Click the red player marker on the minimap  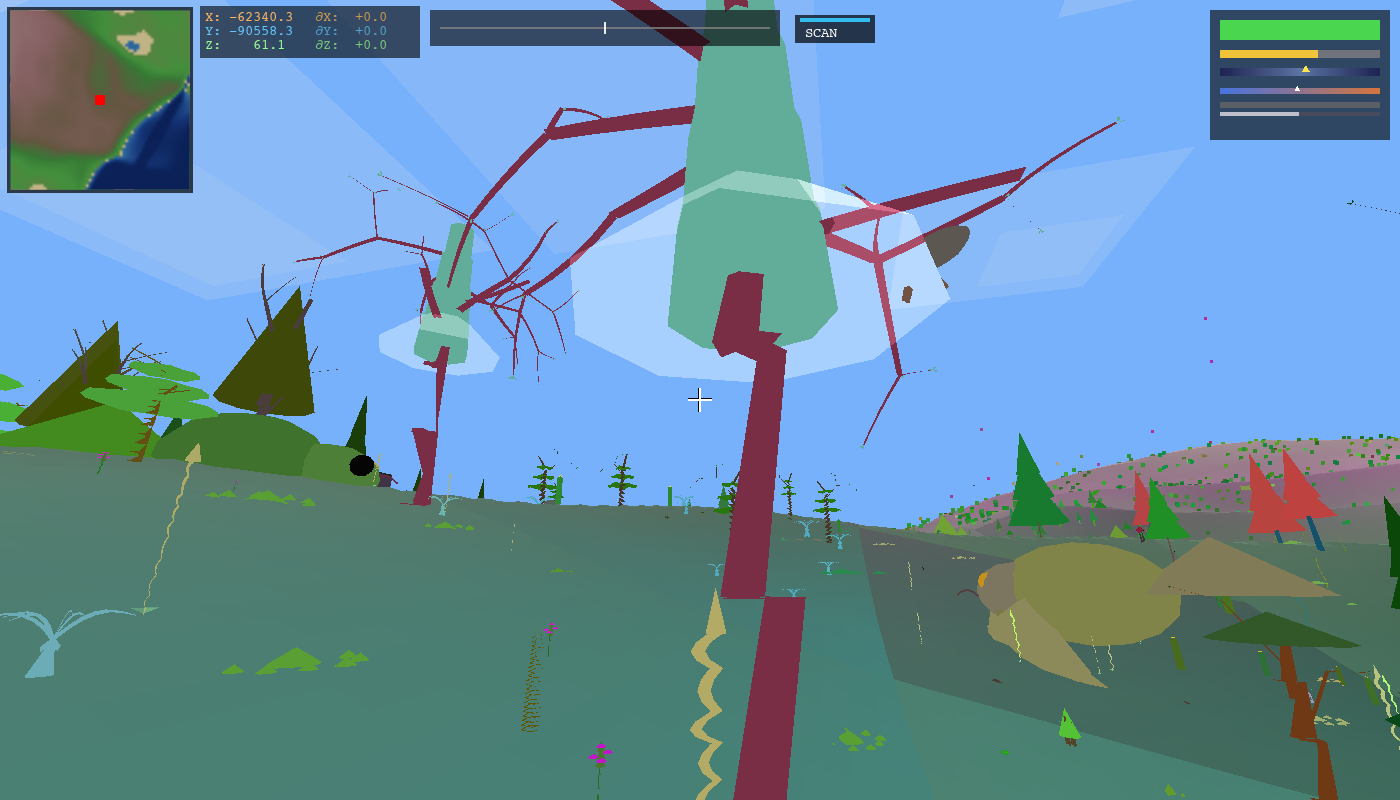(98, 100)
